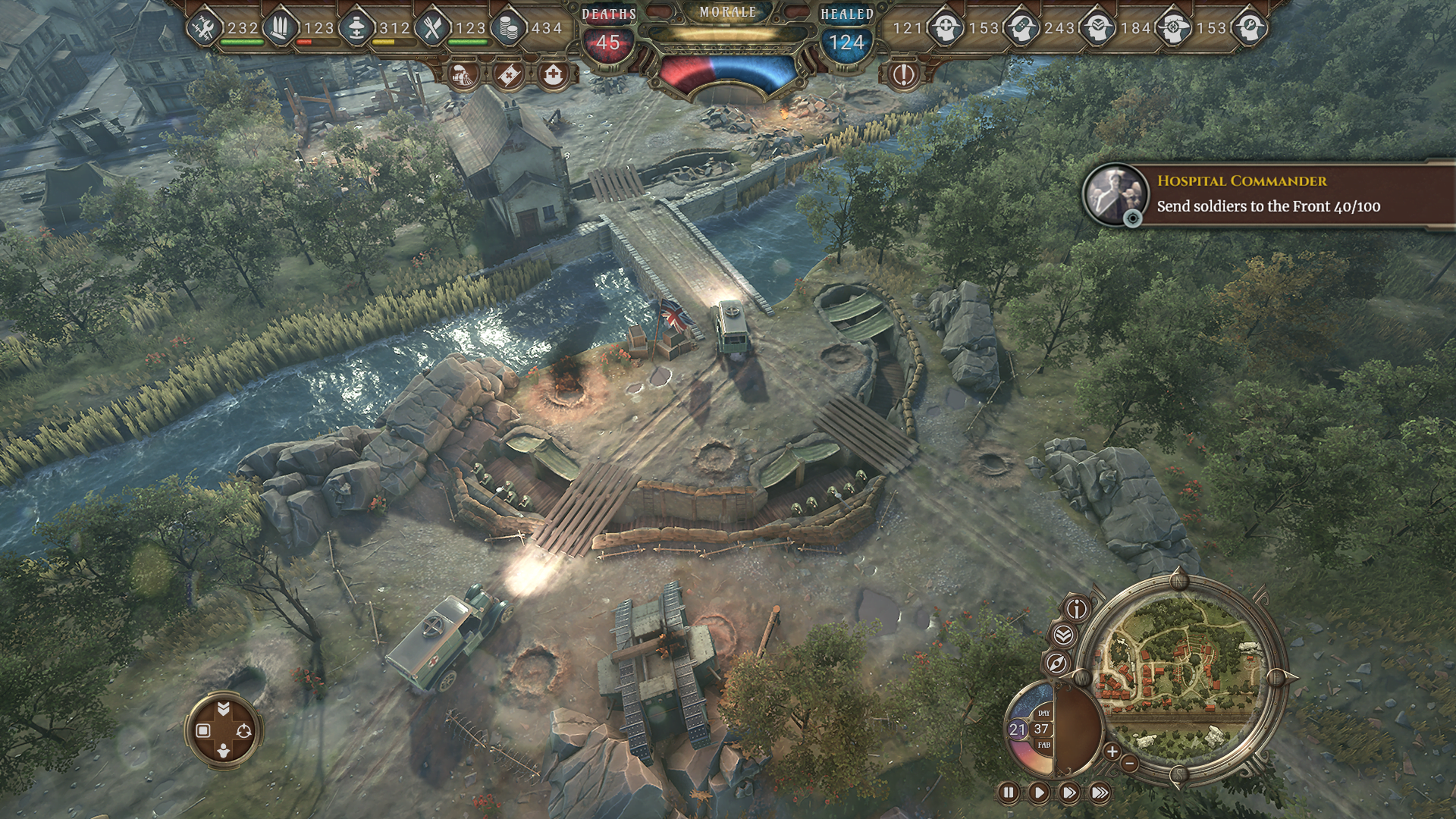Open the medical flag icon

(508, 74)
